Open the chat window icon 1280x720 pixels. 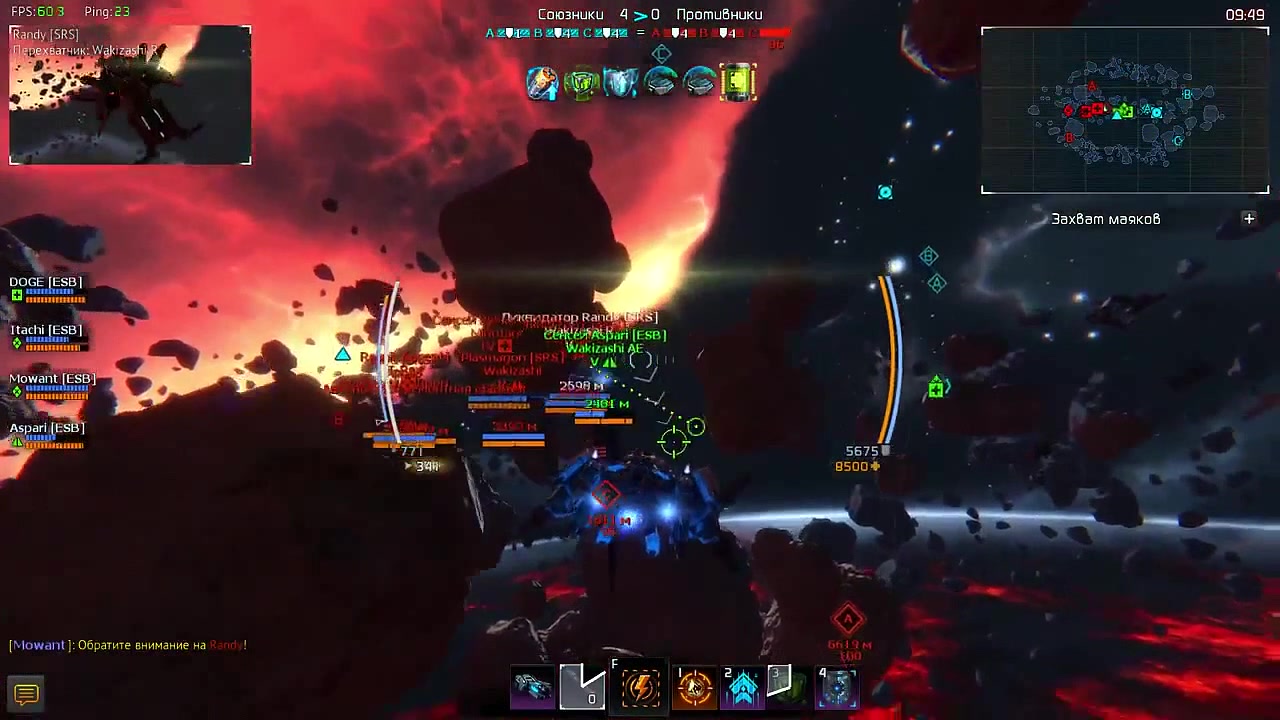[26, 694]
